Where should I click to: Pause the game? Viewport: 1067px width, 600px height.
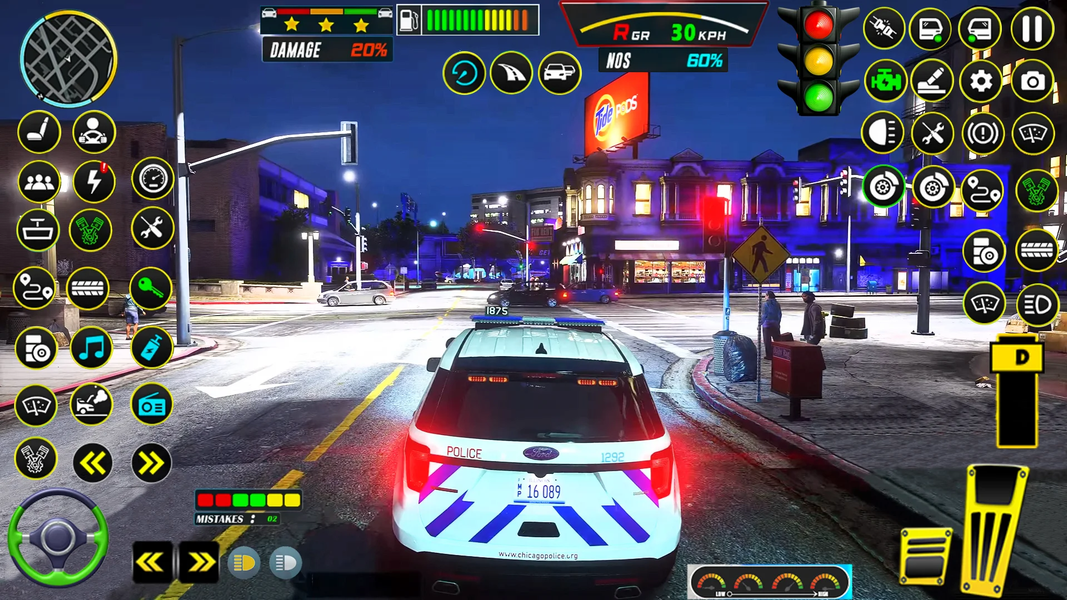1032,28
